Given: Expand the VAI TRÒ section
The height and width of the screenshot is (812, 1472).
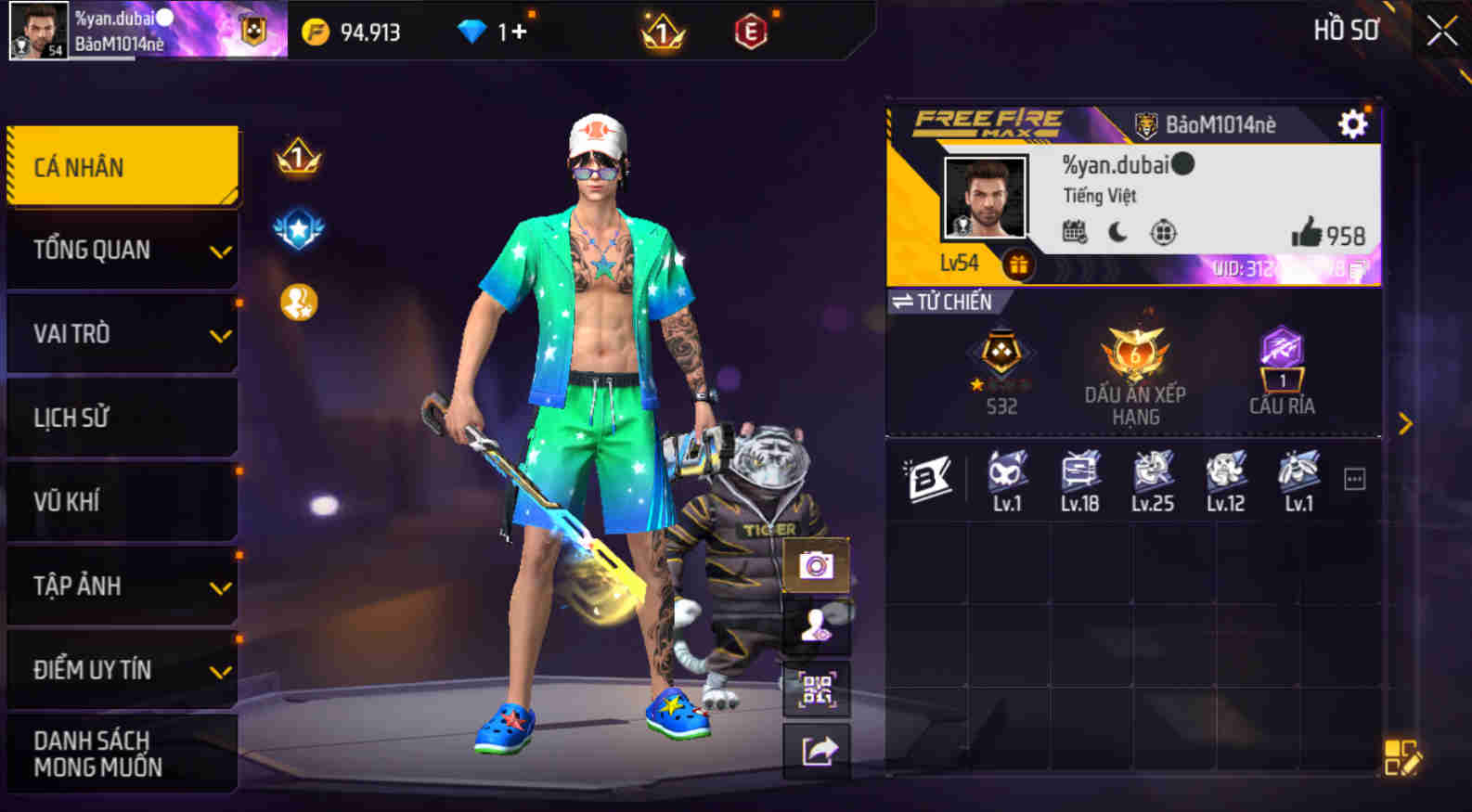Looking at the screenshot, I should point(122,332).
